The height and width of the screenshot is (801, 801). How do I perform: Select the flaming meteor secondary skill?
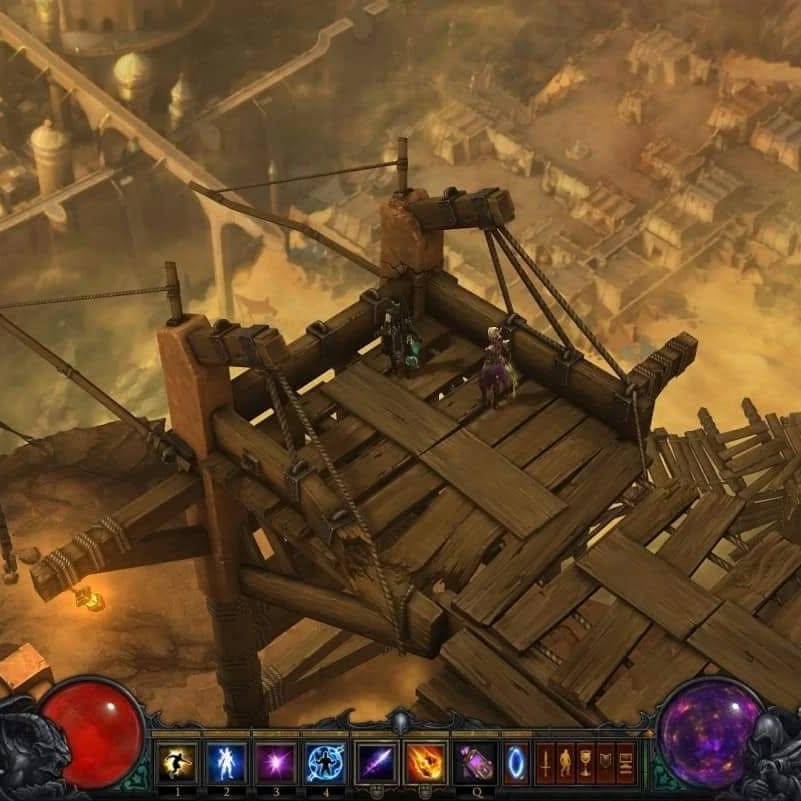(426, 764)
